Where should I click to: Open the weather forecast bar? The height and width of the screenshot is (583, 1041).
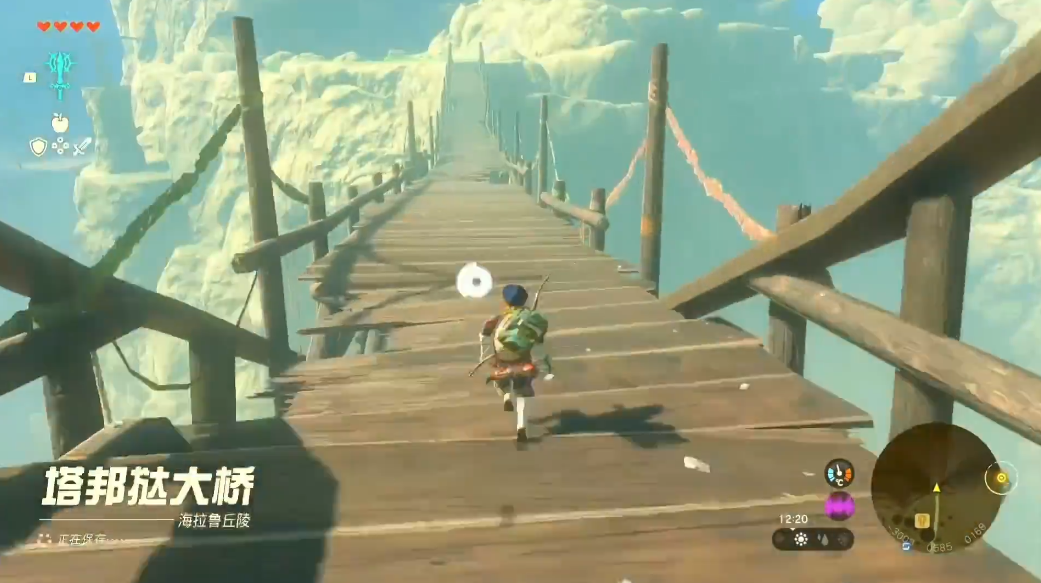(813, 539)
